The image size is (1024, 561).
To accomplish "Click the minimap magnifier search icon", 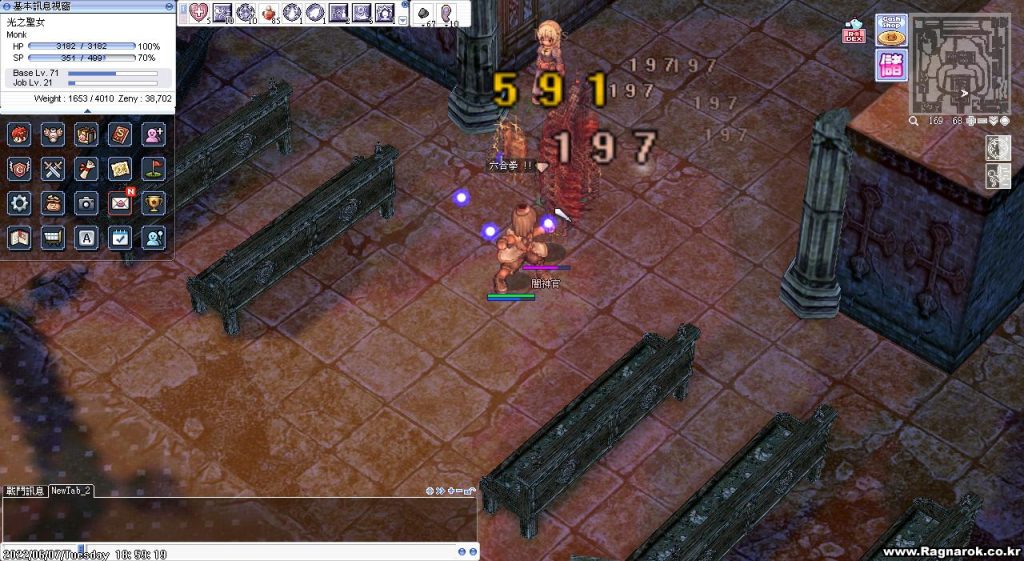I will click(914, 121).
